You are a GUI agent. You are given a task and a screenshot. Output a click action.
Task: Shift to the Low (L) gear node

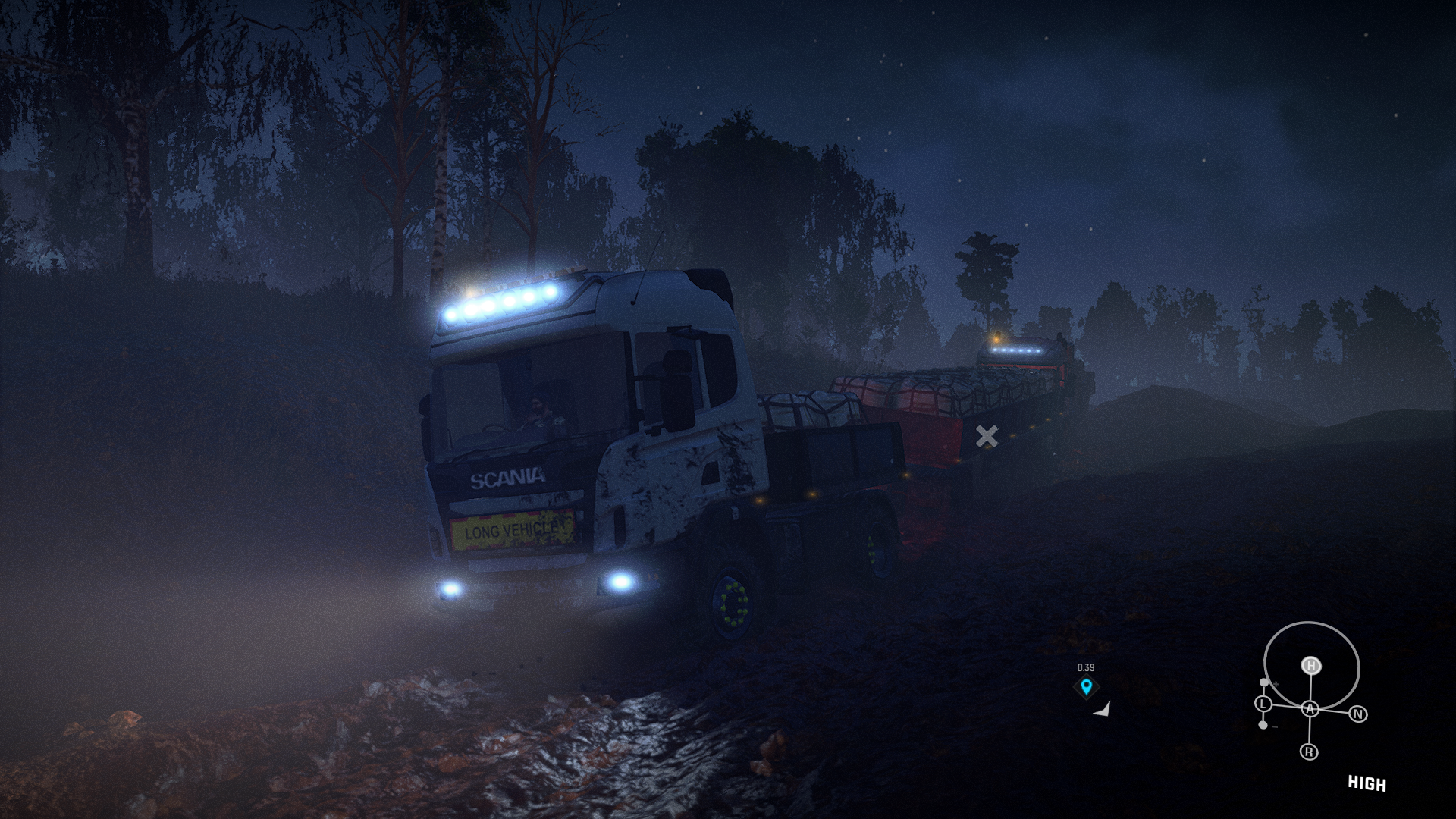[x=1263, y=704]
